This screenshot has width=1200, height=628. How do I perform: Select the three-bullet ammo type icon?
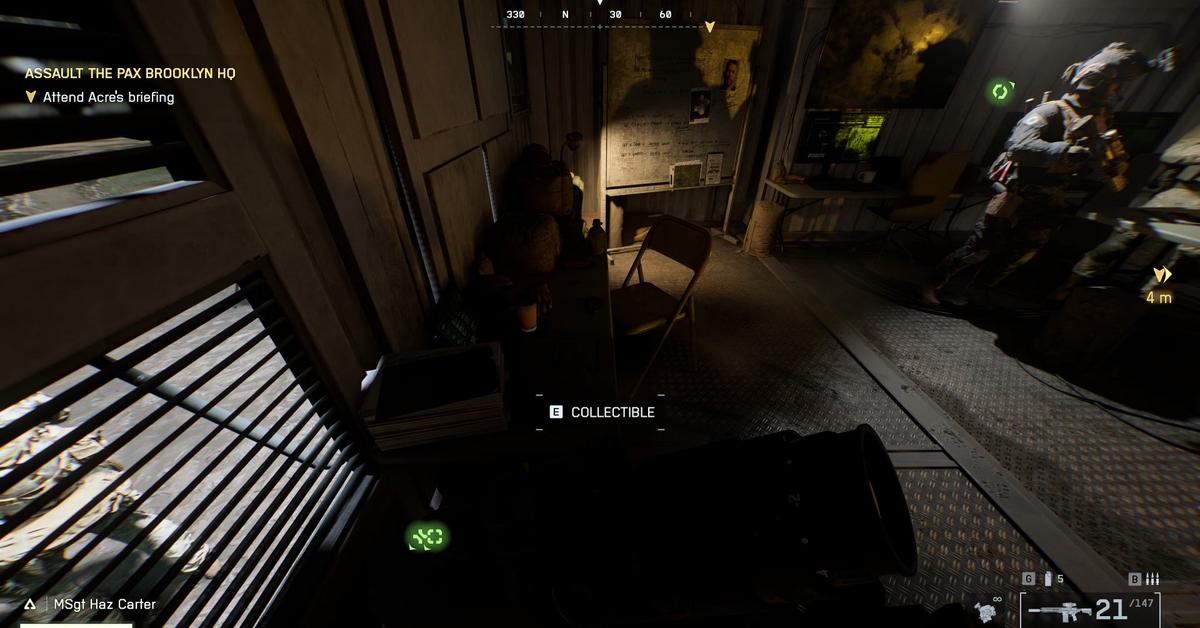pos(1151,579)
